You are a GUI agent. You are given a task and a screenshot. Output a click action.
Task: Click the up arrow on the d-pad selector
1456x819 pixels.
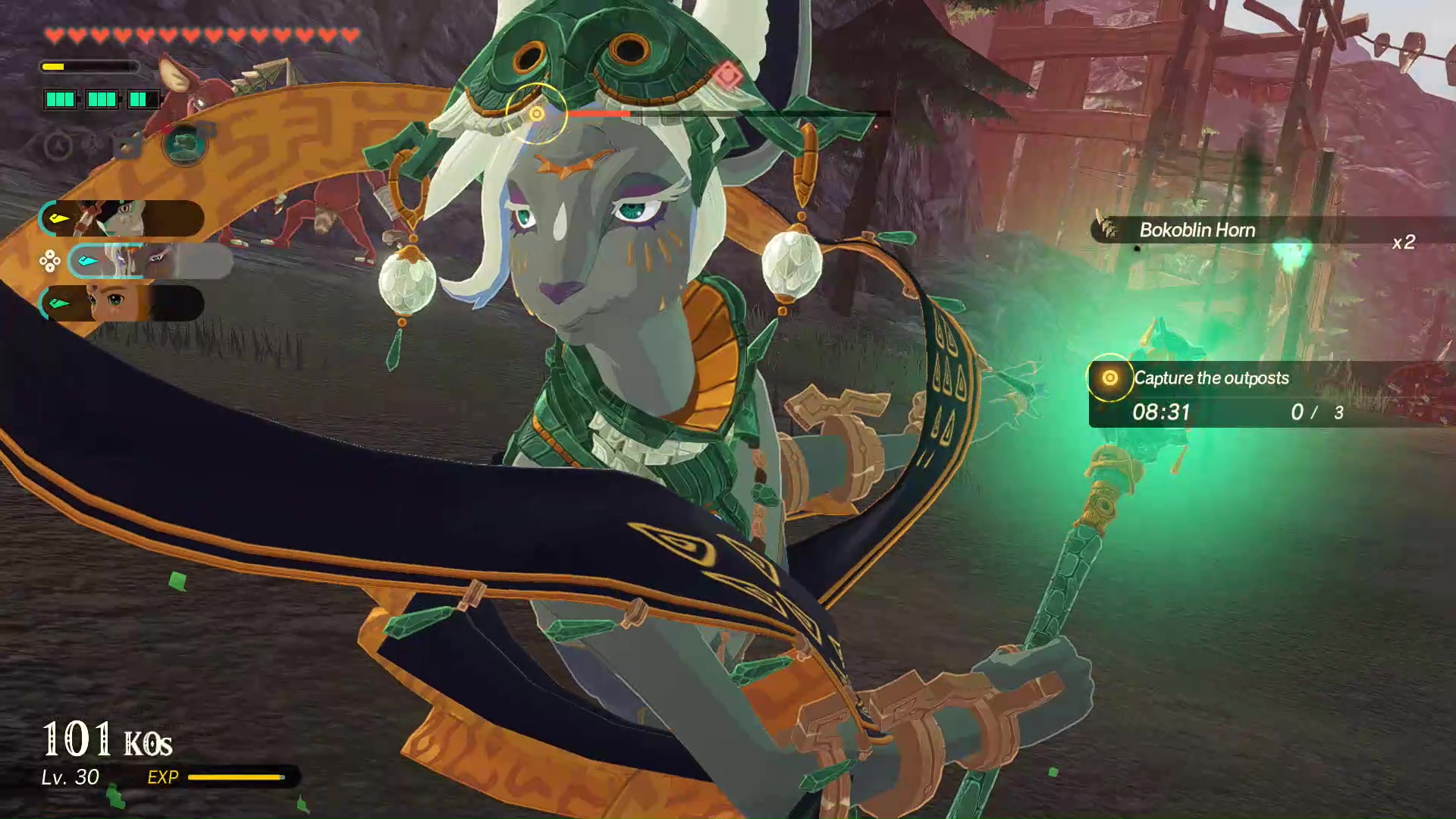click(50, 255)
